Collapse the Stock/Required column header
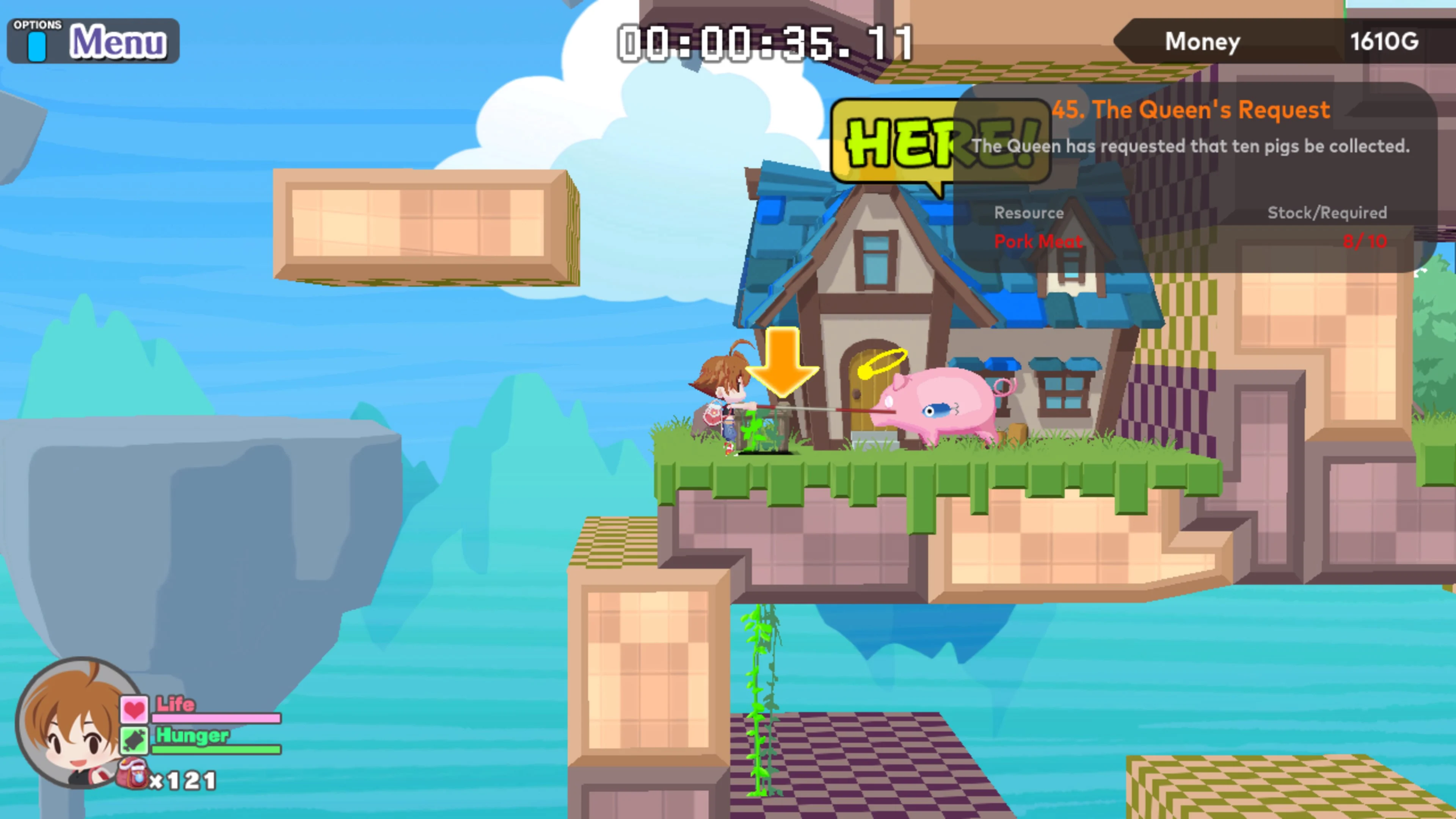The image size is (1456, 819). [x=1327, y=213]
